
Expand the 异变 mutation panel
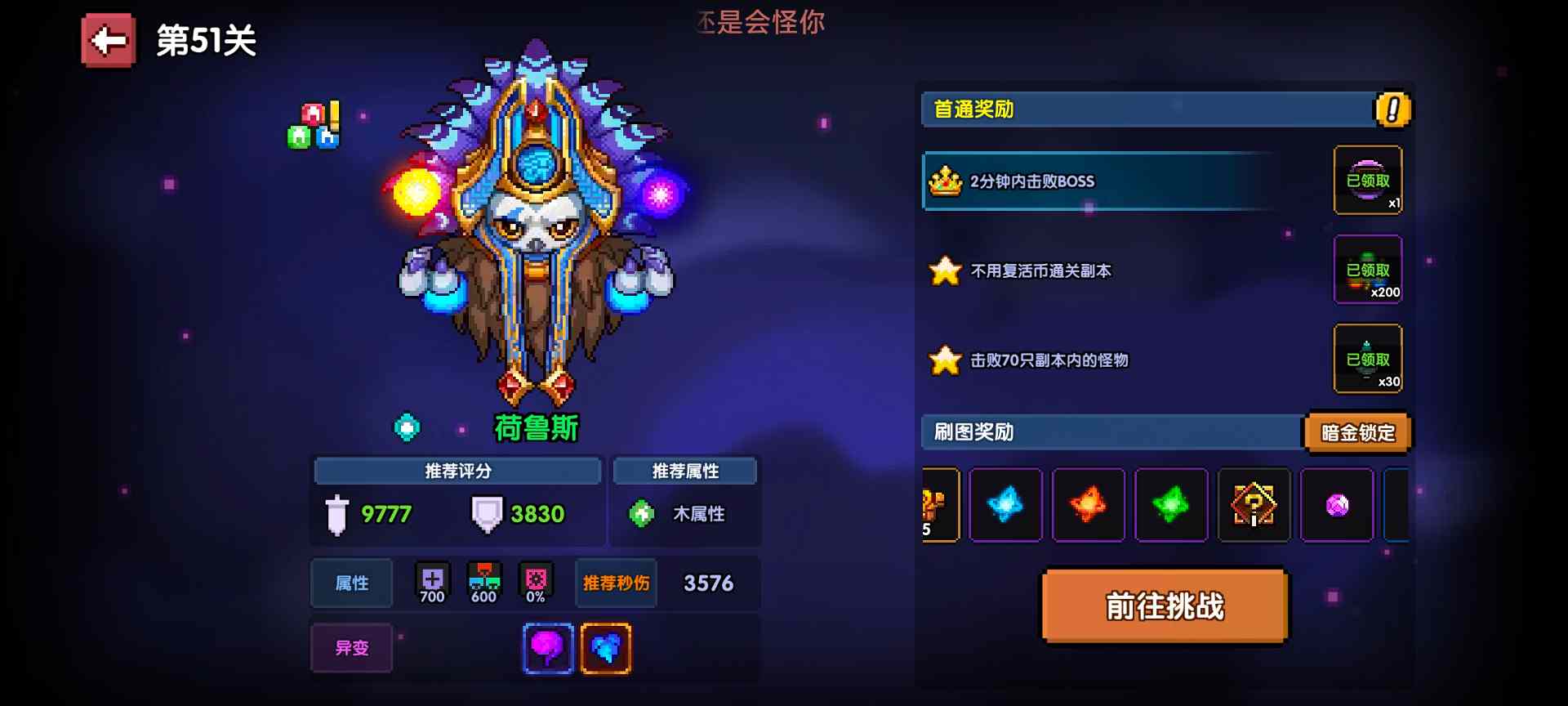pos(351,647)
